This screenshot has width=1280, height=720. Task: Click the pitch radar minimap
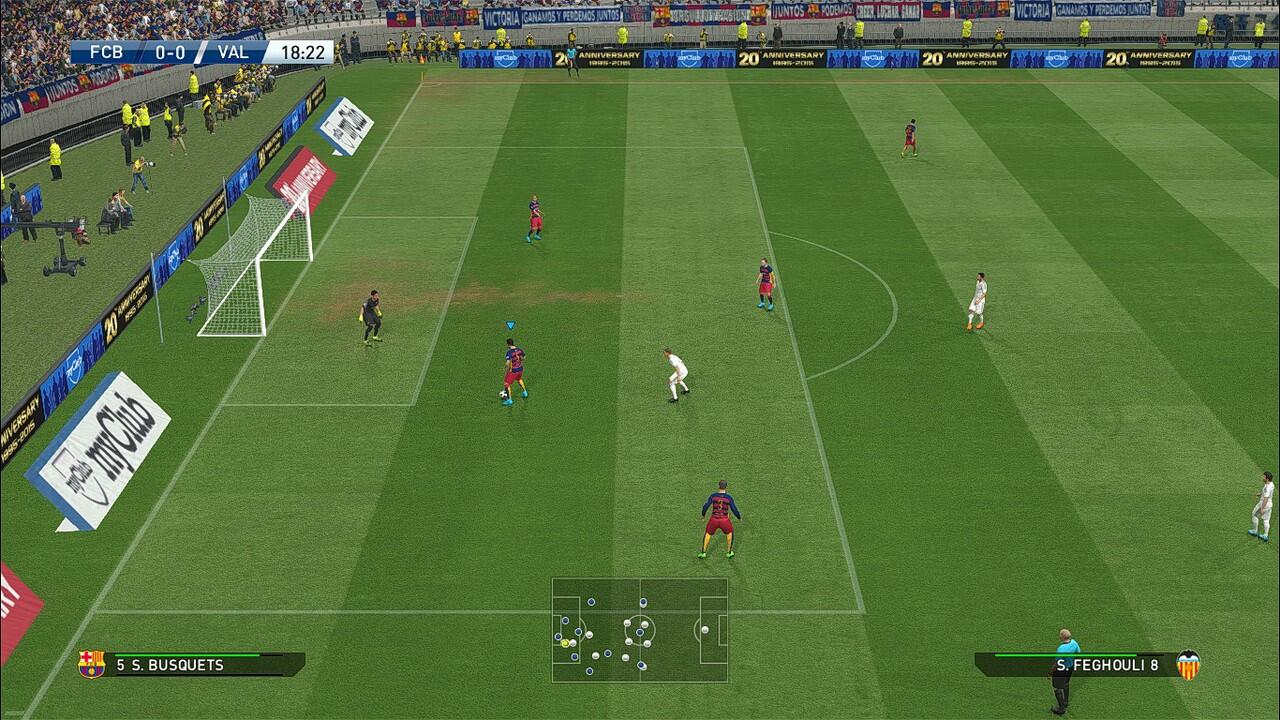639,630
